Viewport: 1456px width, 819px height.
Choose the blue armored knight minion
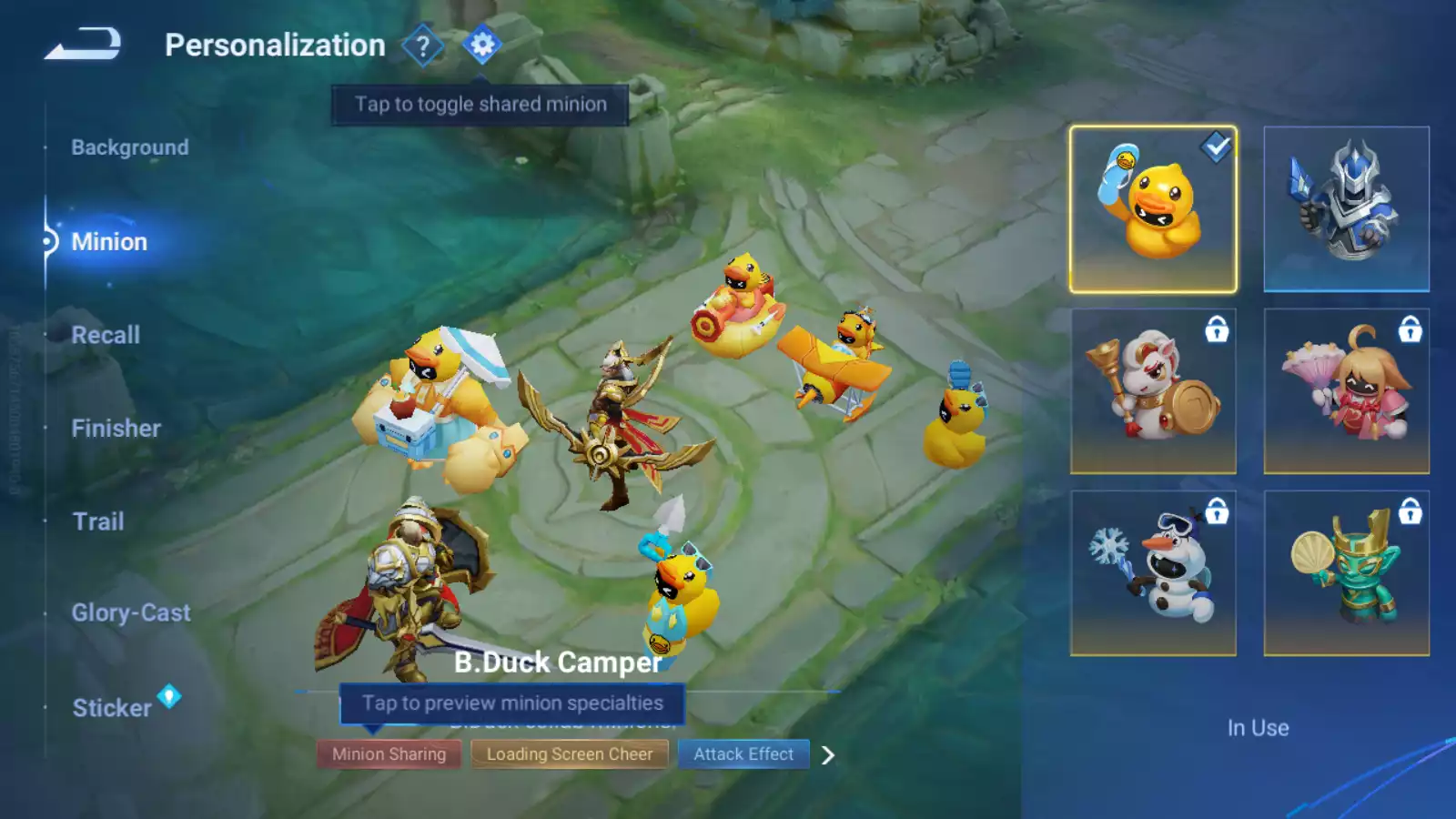1346,209
